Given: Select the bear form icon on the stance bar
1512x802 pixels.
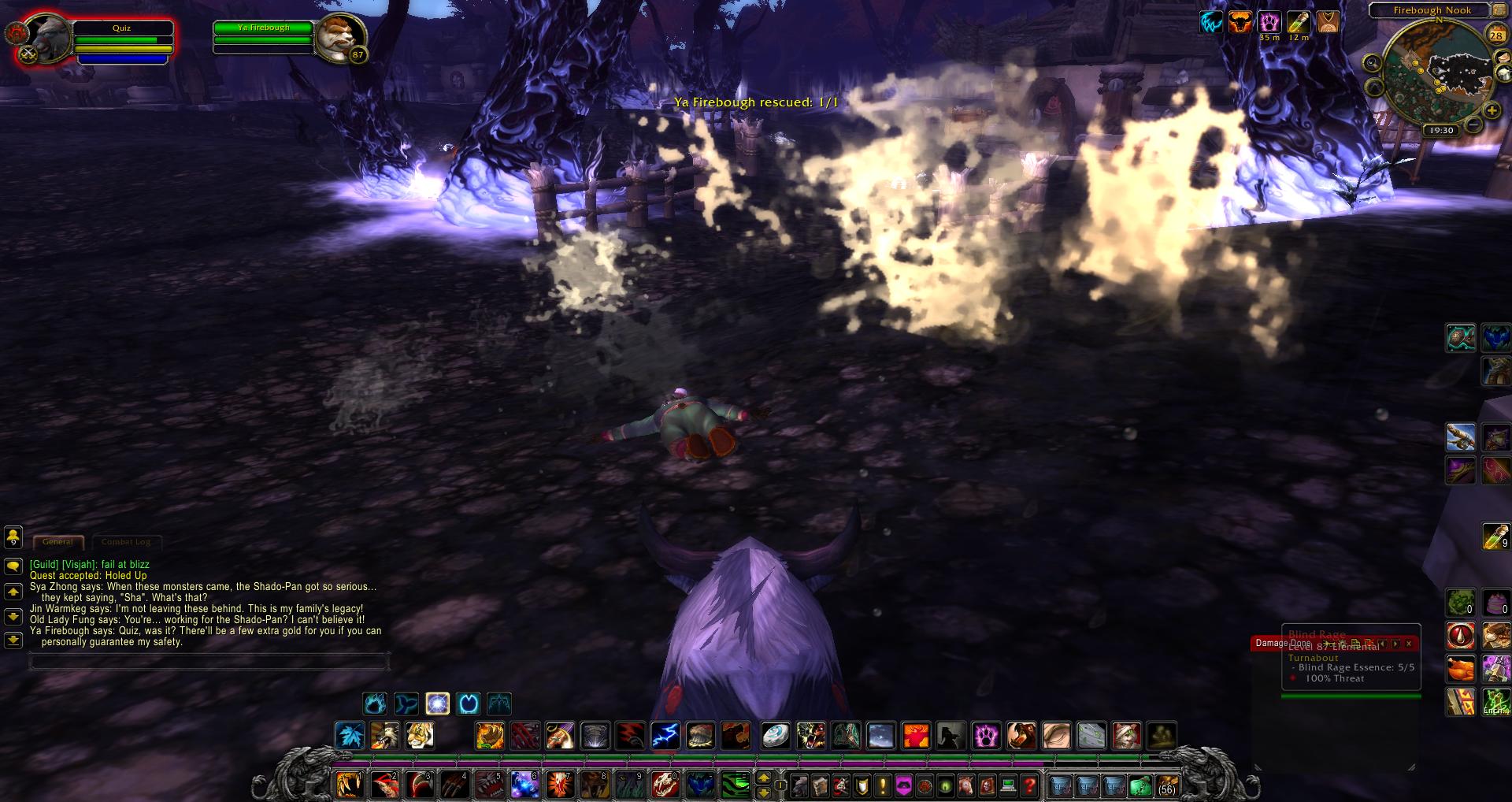Looking at the screenshot, I should (374, 704).
